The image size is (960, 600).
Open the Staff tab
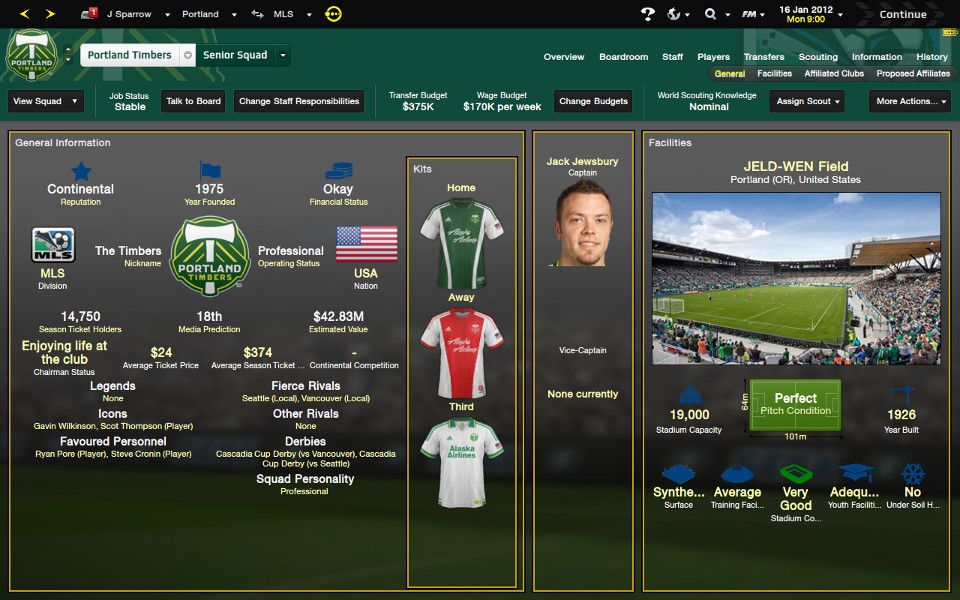pos(673,57)
